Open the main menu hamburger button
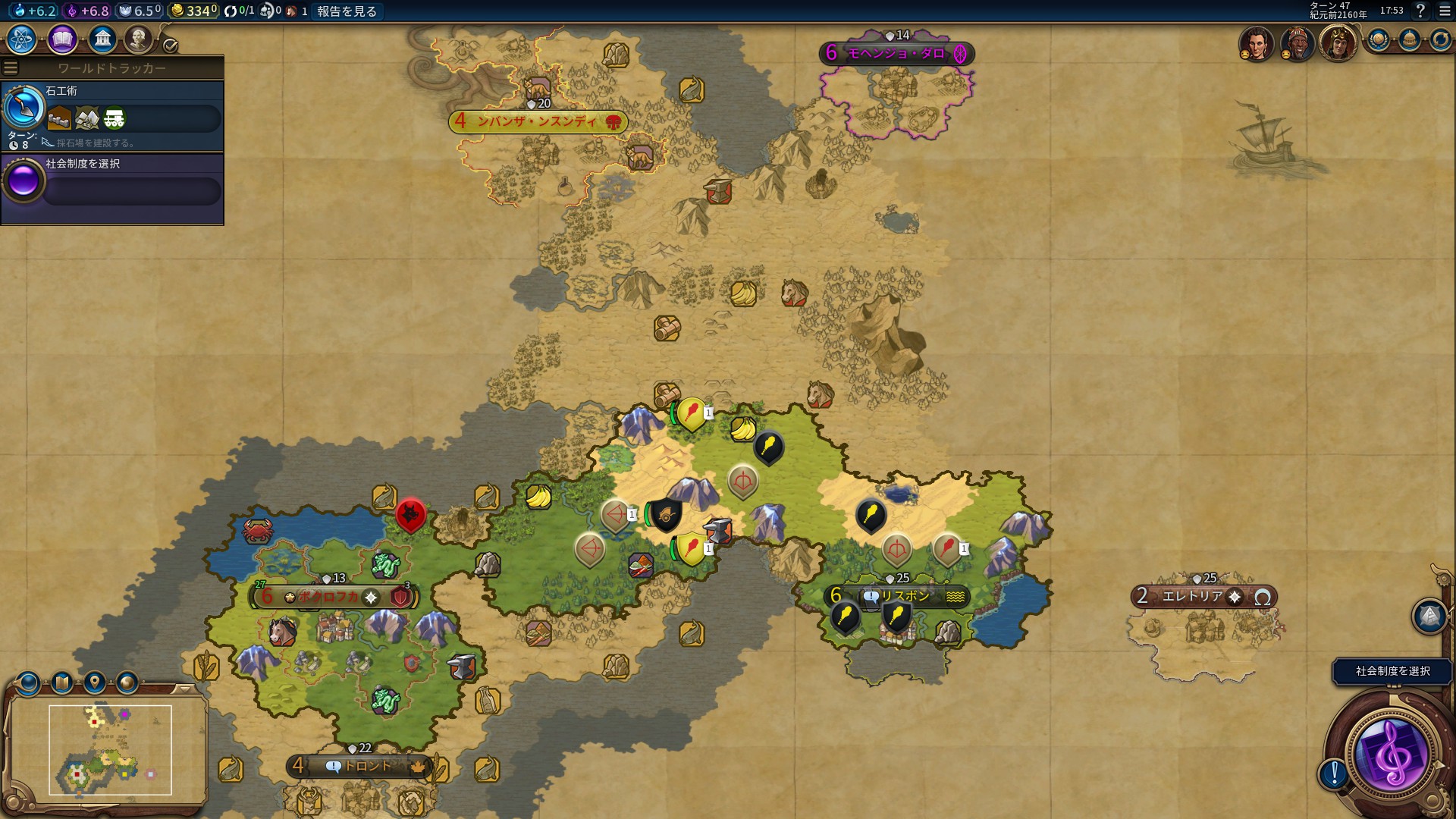Image resolution: width=1456 pixels, height=819 pixels. (1445, 11)
